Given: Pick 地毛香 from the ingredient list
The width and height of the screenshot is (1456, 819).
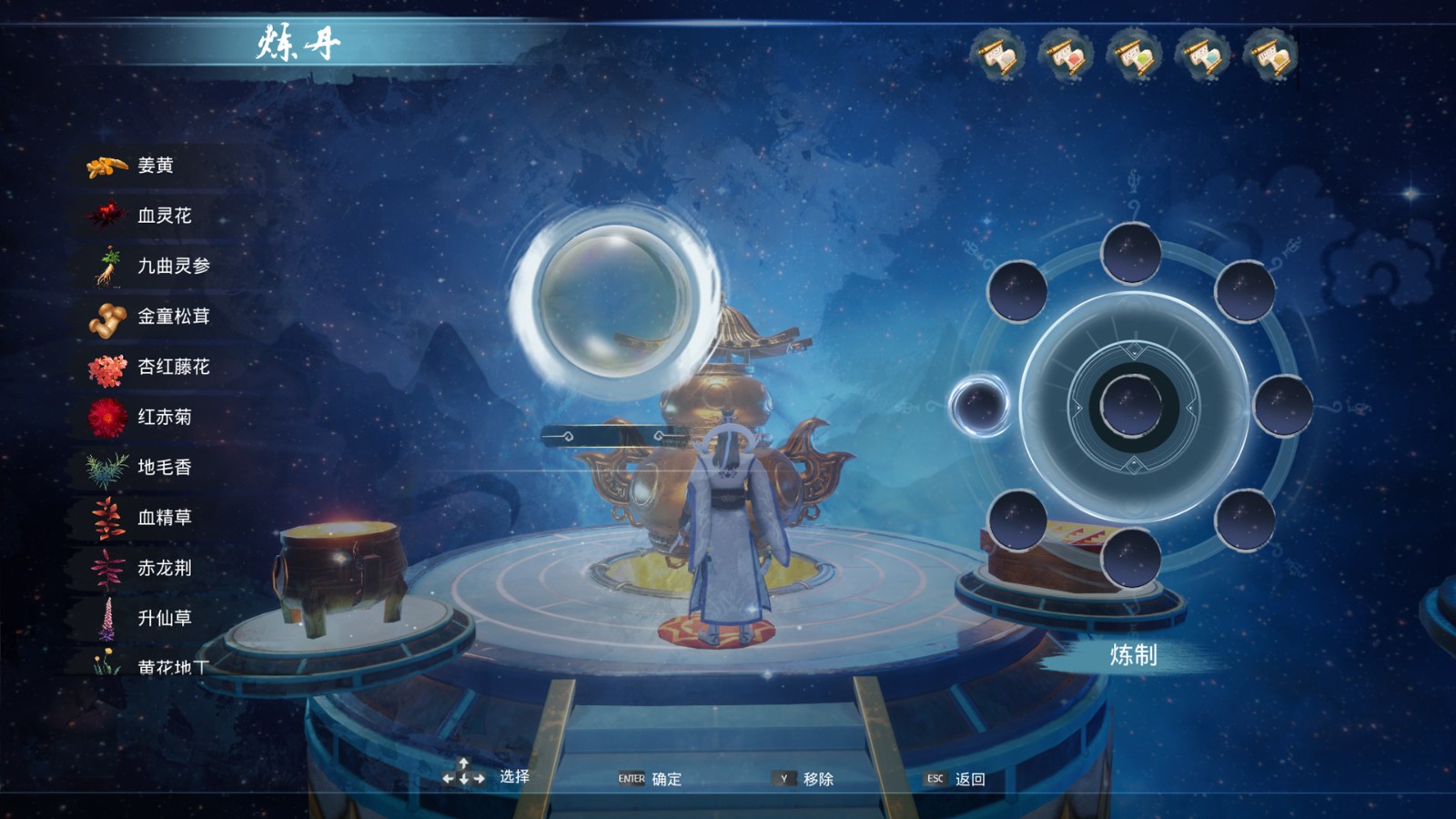Looking at the screenshot, I should 164,468.
